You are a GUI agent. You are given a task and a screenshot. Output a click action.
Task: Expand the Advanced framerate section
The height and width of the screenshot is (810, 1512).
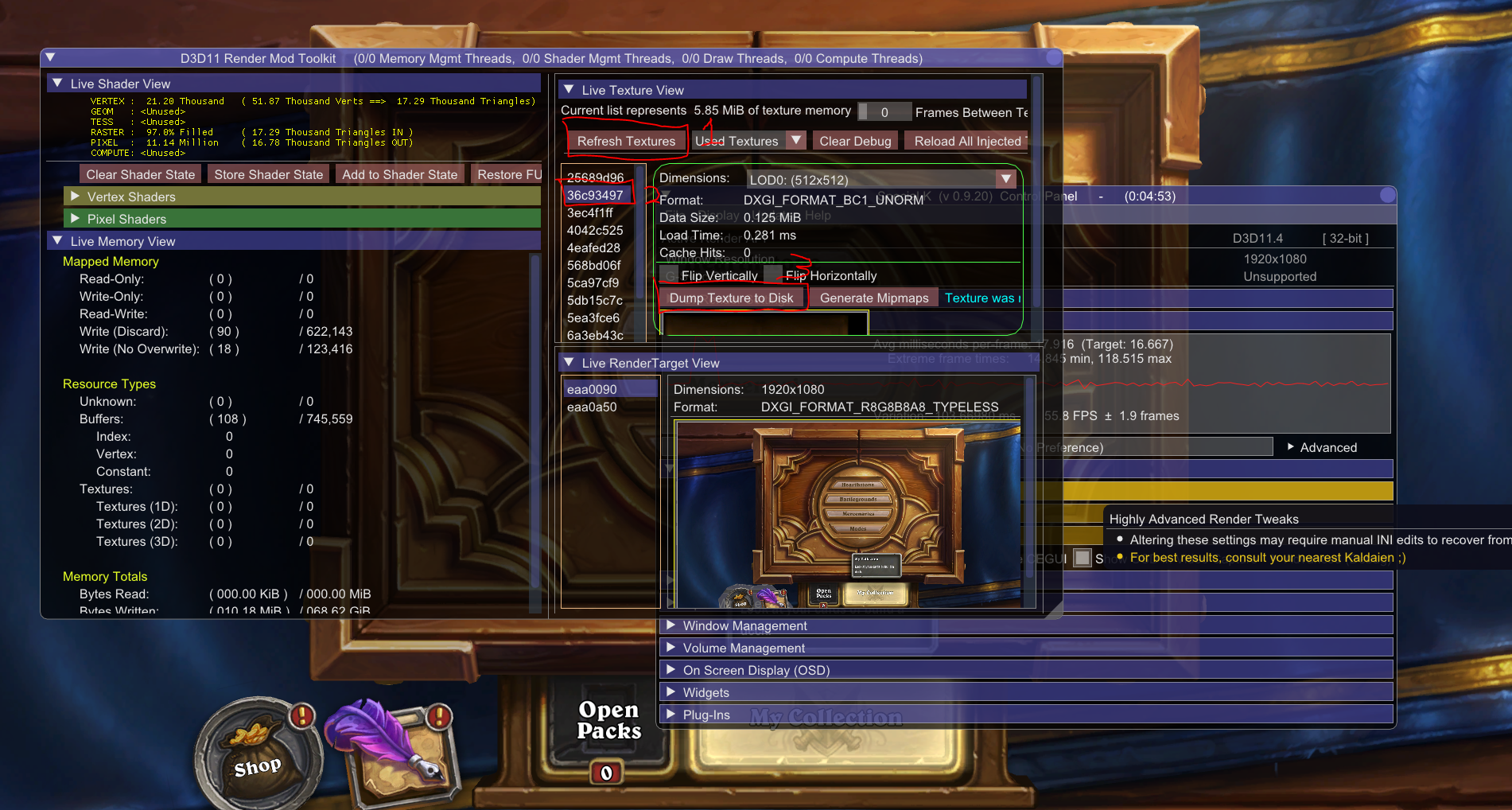(x=1320, y=447)
